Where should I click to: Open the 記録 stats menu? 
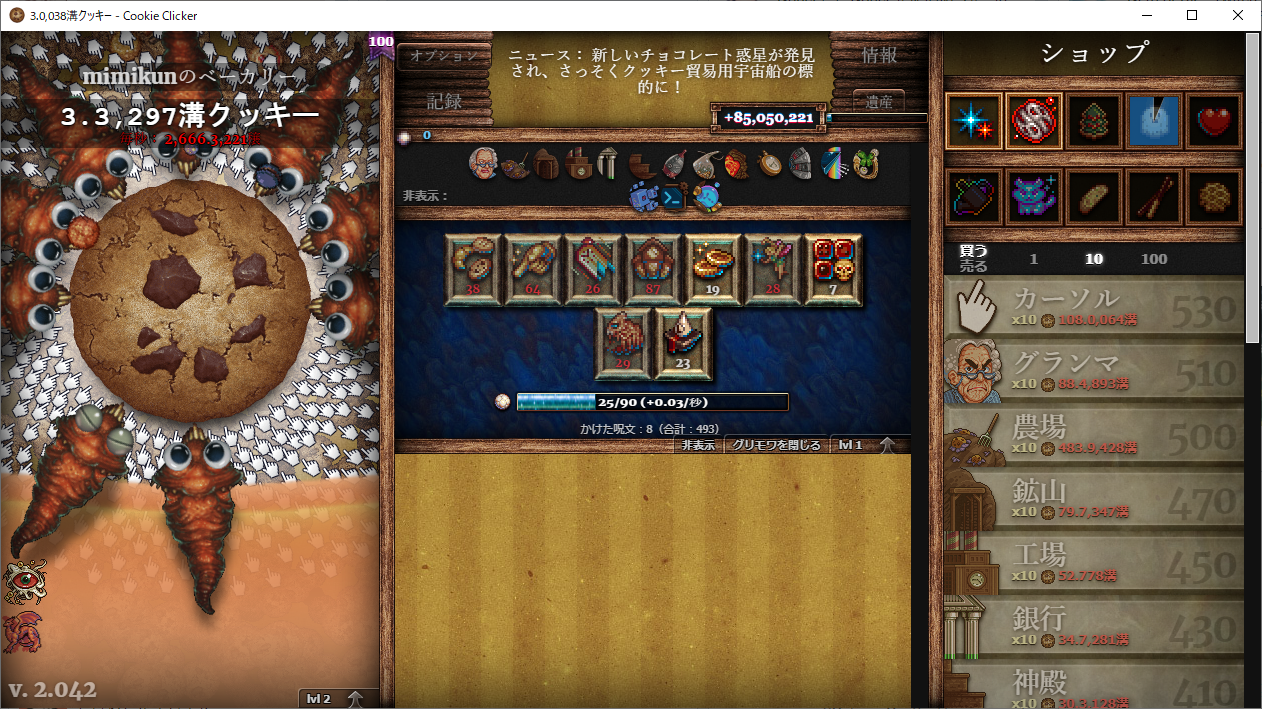[x=443, y=101]
